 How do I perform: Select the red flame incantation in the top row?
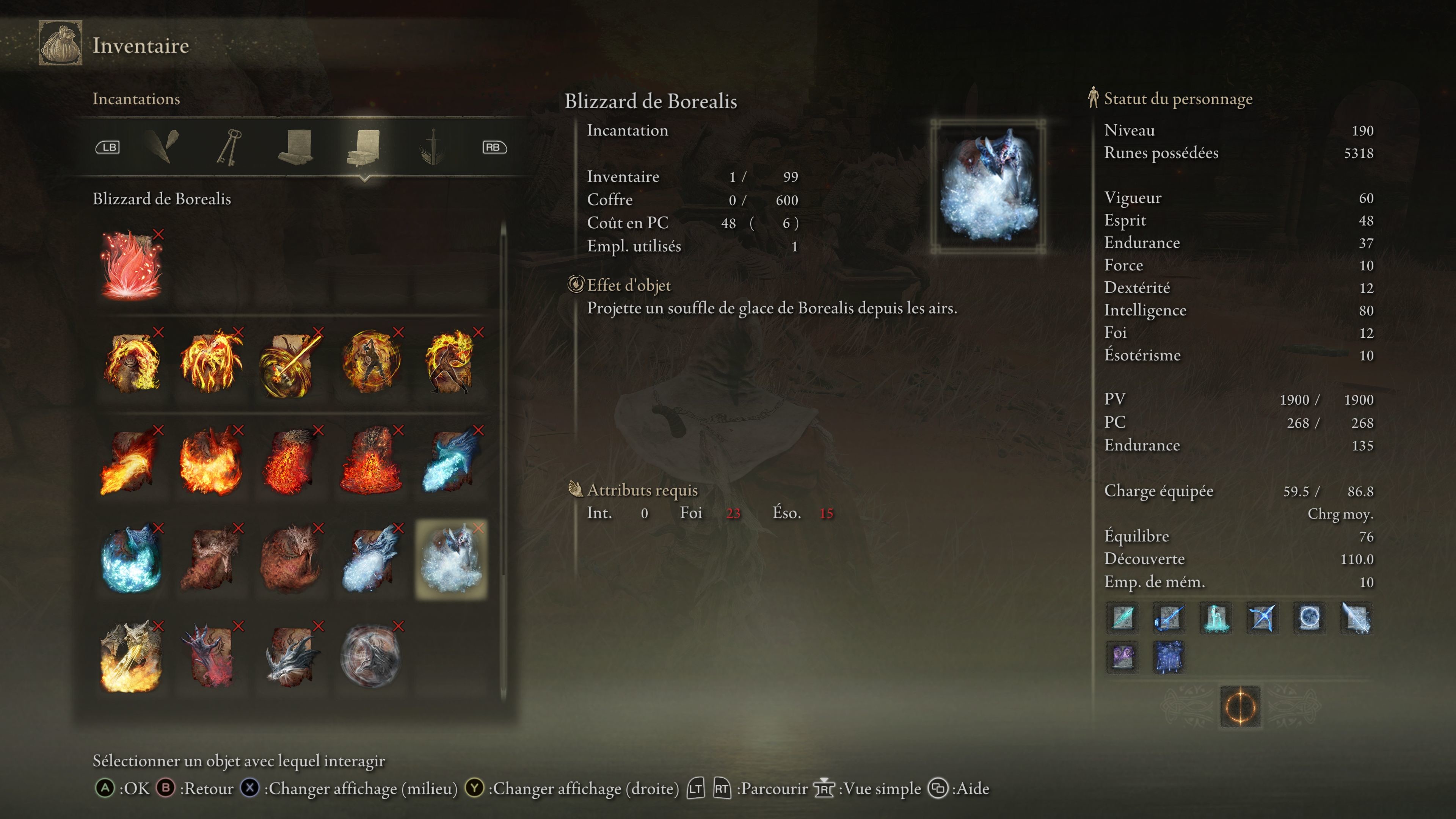coord(131,264)
